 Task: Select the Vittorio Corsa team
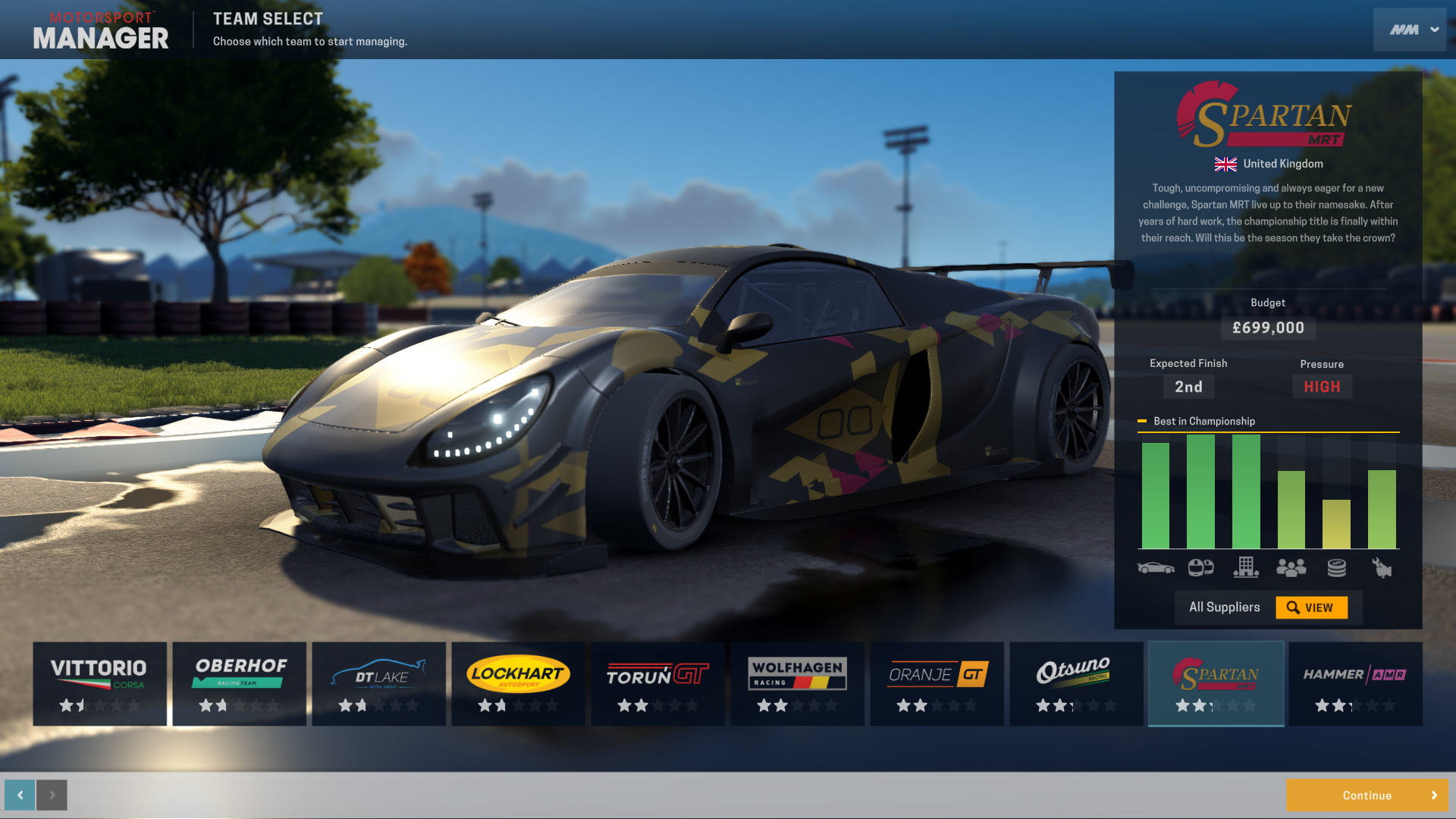pyautogui.click(x=99, y=683)
